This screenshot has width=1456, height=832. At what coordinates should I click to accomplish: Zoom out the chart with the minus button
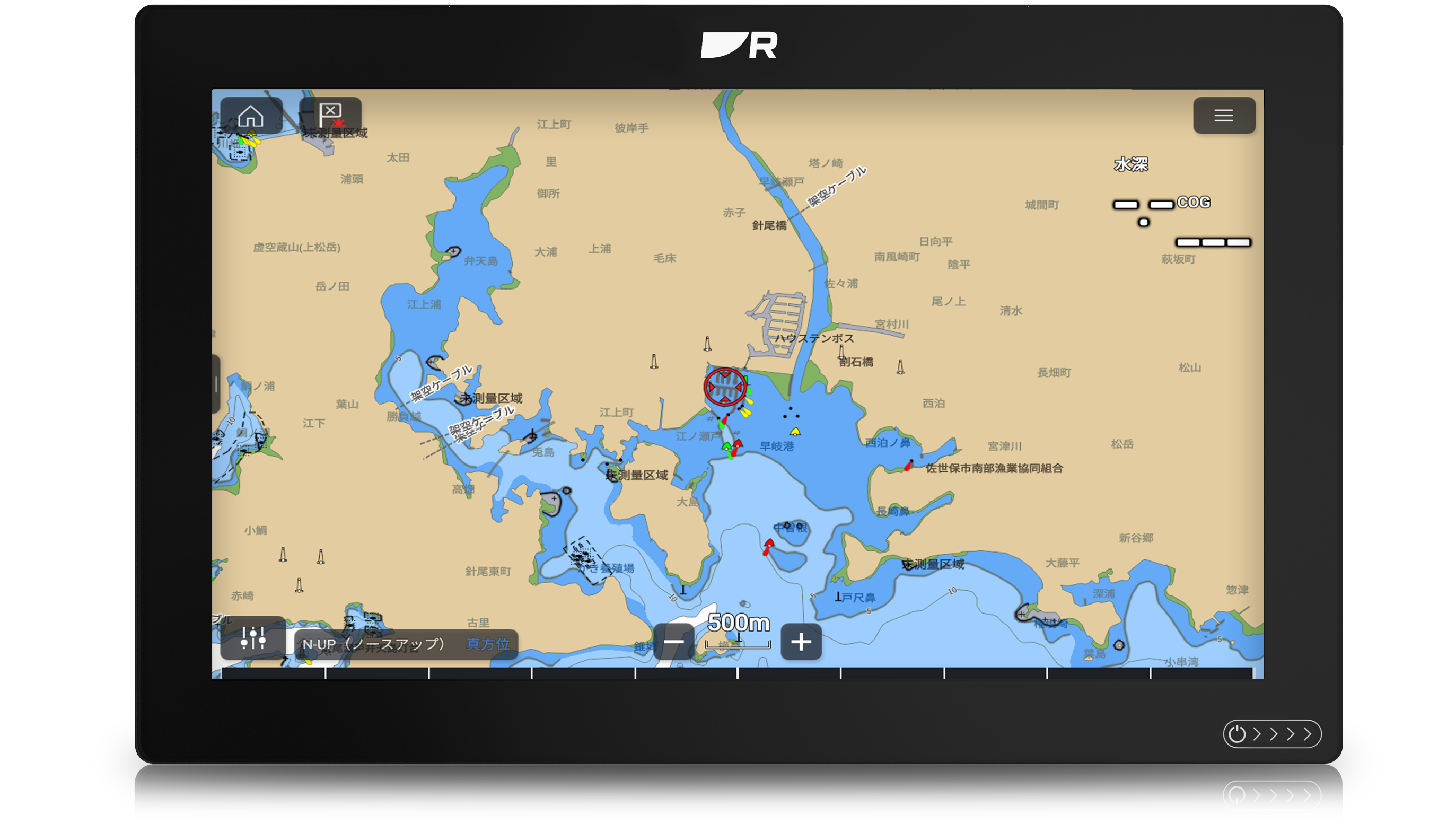click(x=673, y=642)
